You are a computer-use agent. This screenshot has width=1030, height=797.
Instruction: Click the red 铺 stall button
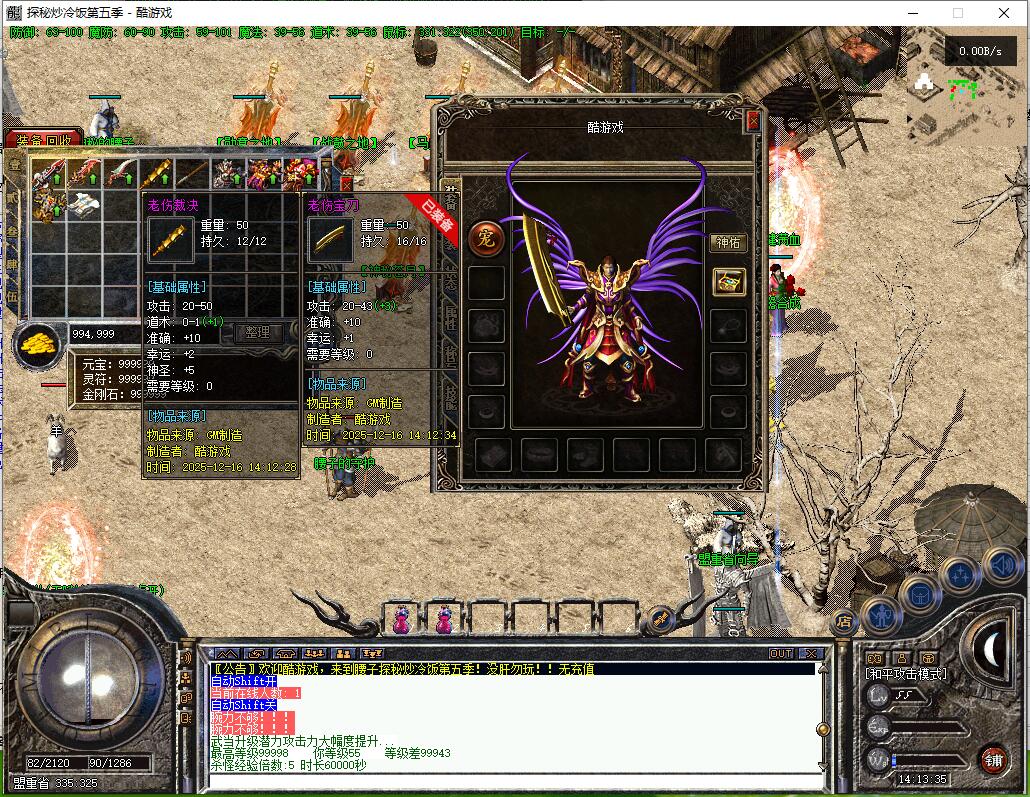(x=992, y=759)
